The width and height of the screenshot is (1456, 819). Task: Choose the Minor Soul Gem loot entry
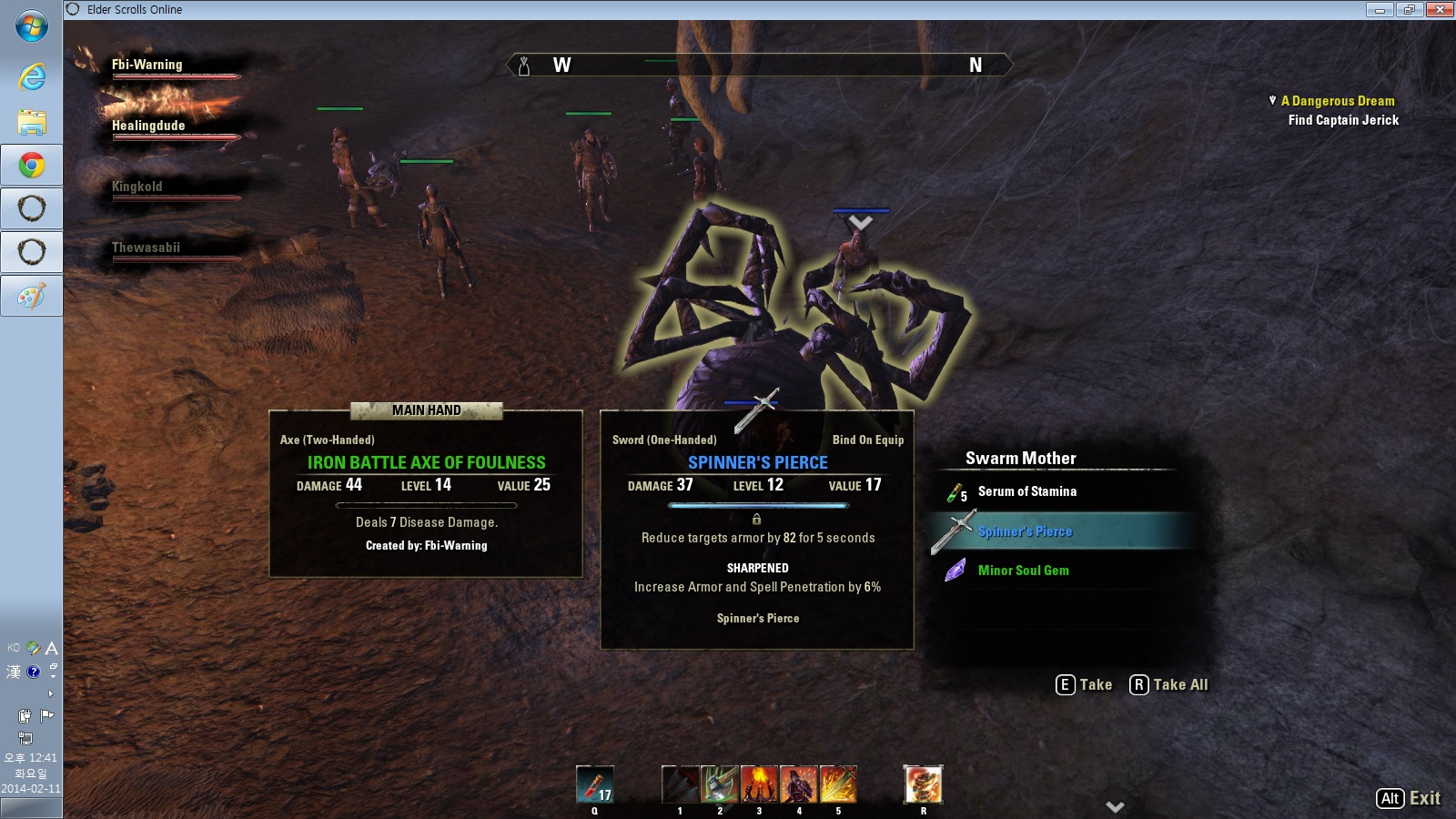click(1023, 571)
